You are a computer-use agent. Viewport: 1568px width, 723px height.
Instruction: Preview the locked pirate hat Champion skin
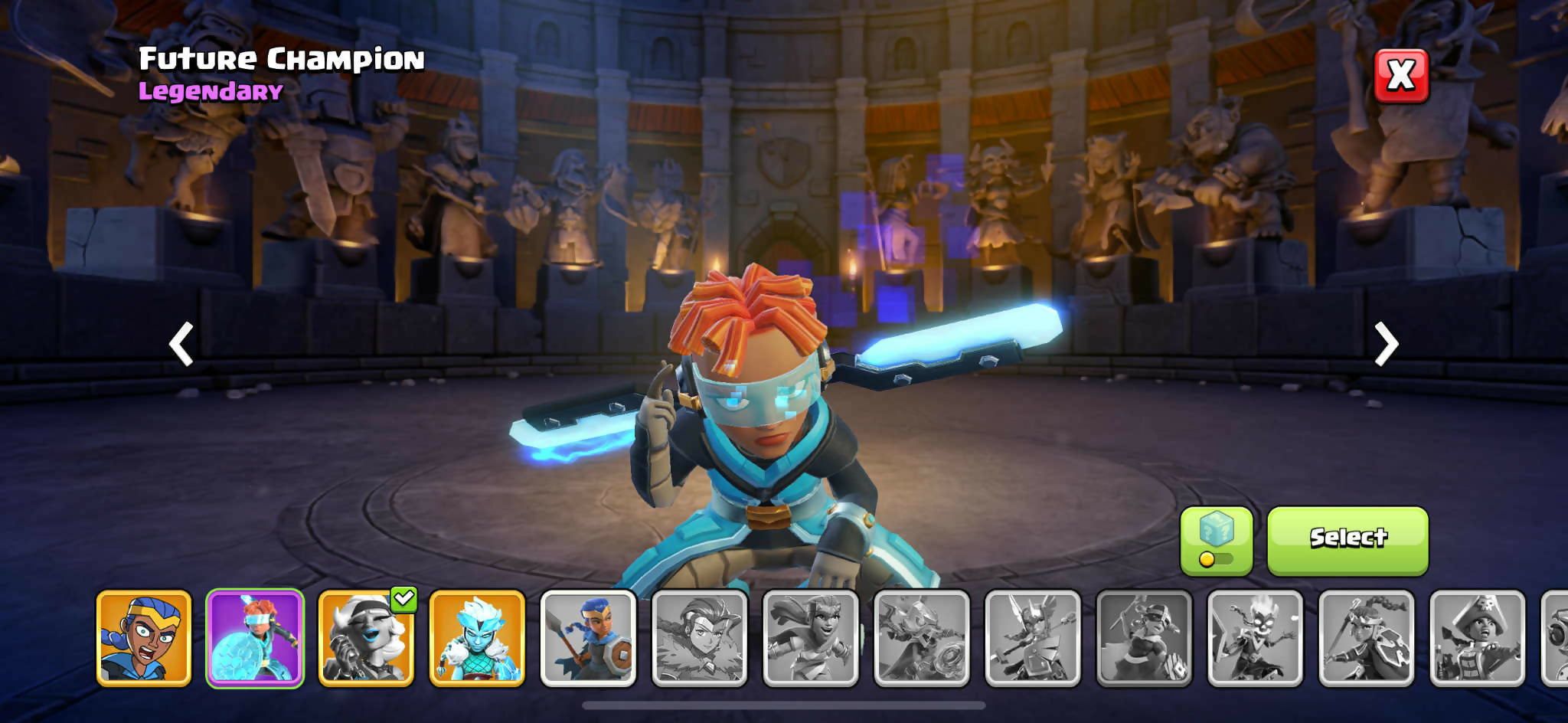[x=1477, y=638]
